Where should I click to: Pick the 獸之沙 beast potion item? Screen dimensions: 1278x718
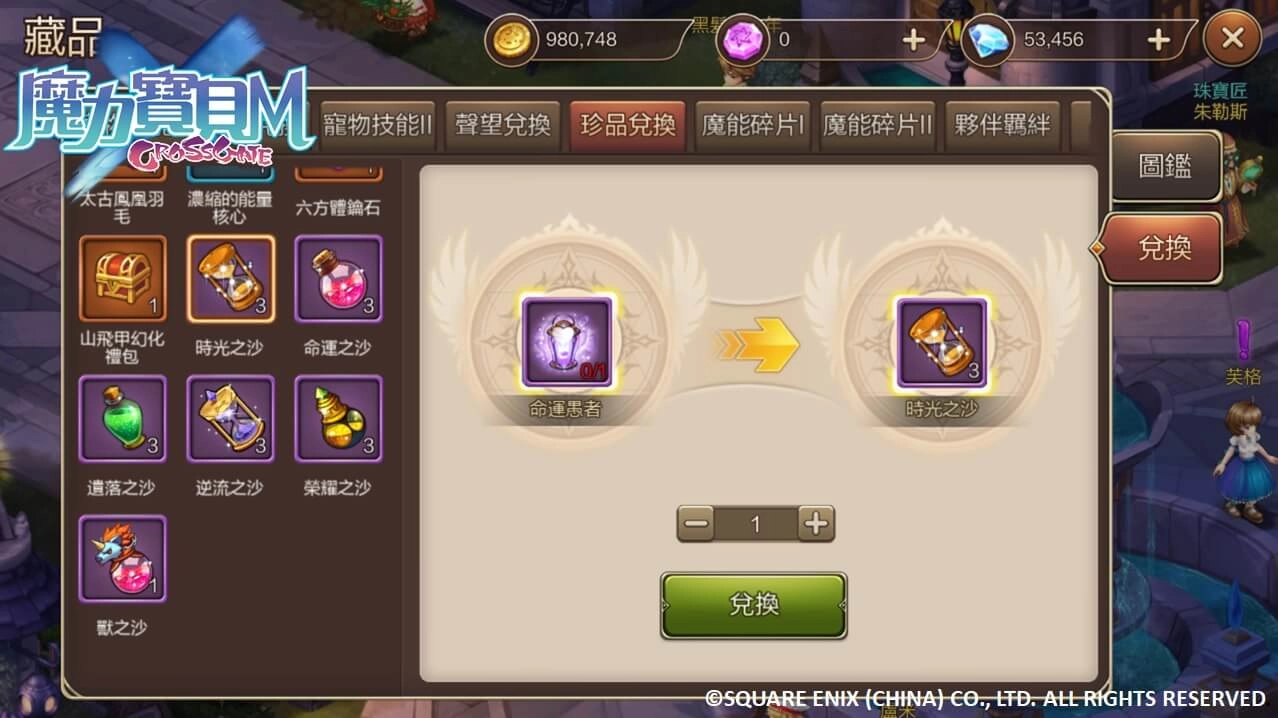(123, 559)
